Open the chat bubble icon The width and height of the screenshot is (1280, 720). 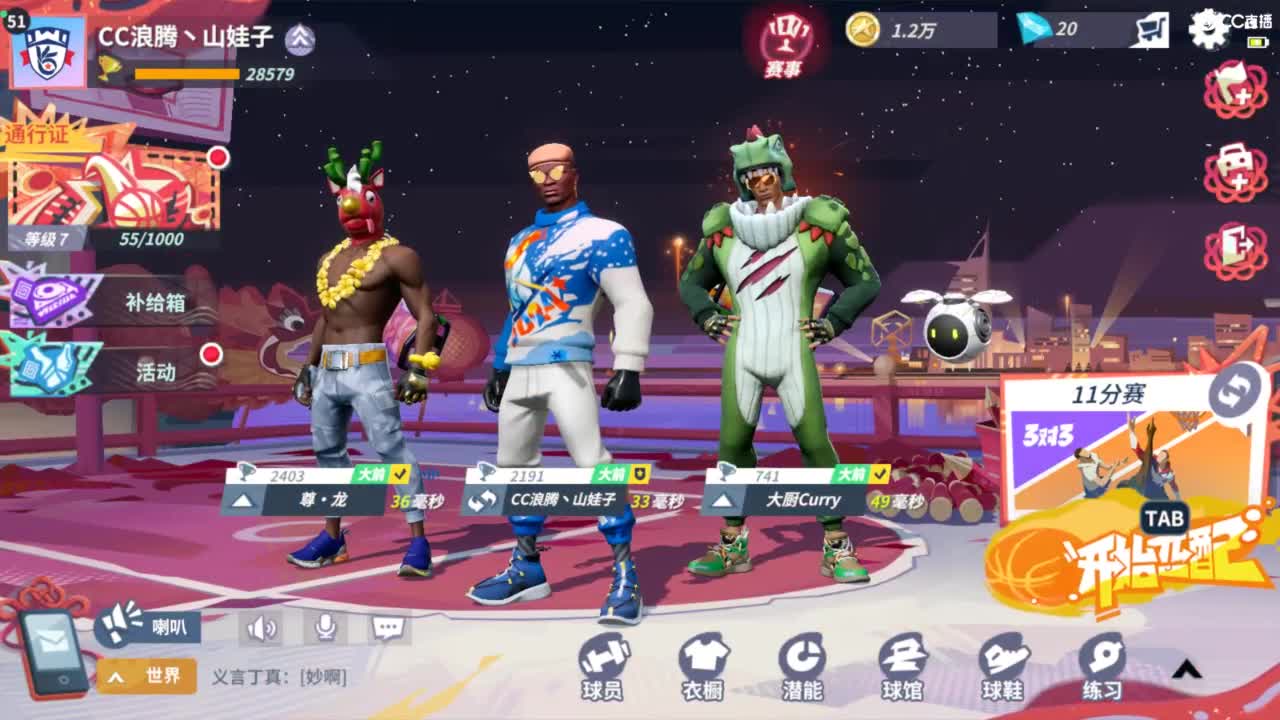(x=387, y=628)
